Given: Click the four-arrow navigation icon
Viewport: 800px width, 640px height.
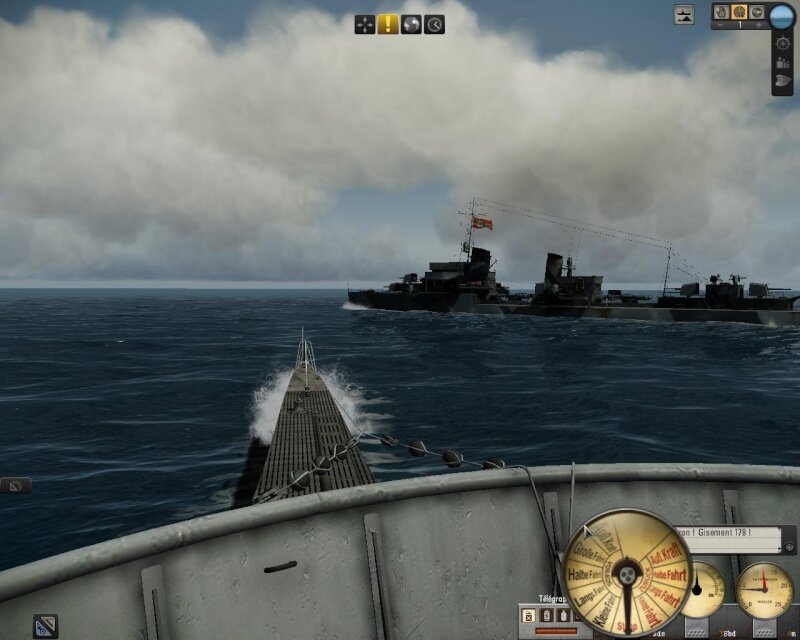Looking at the screenshot, I should [x=365, y=24].
